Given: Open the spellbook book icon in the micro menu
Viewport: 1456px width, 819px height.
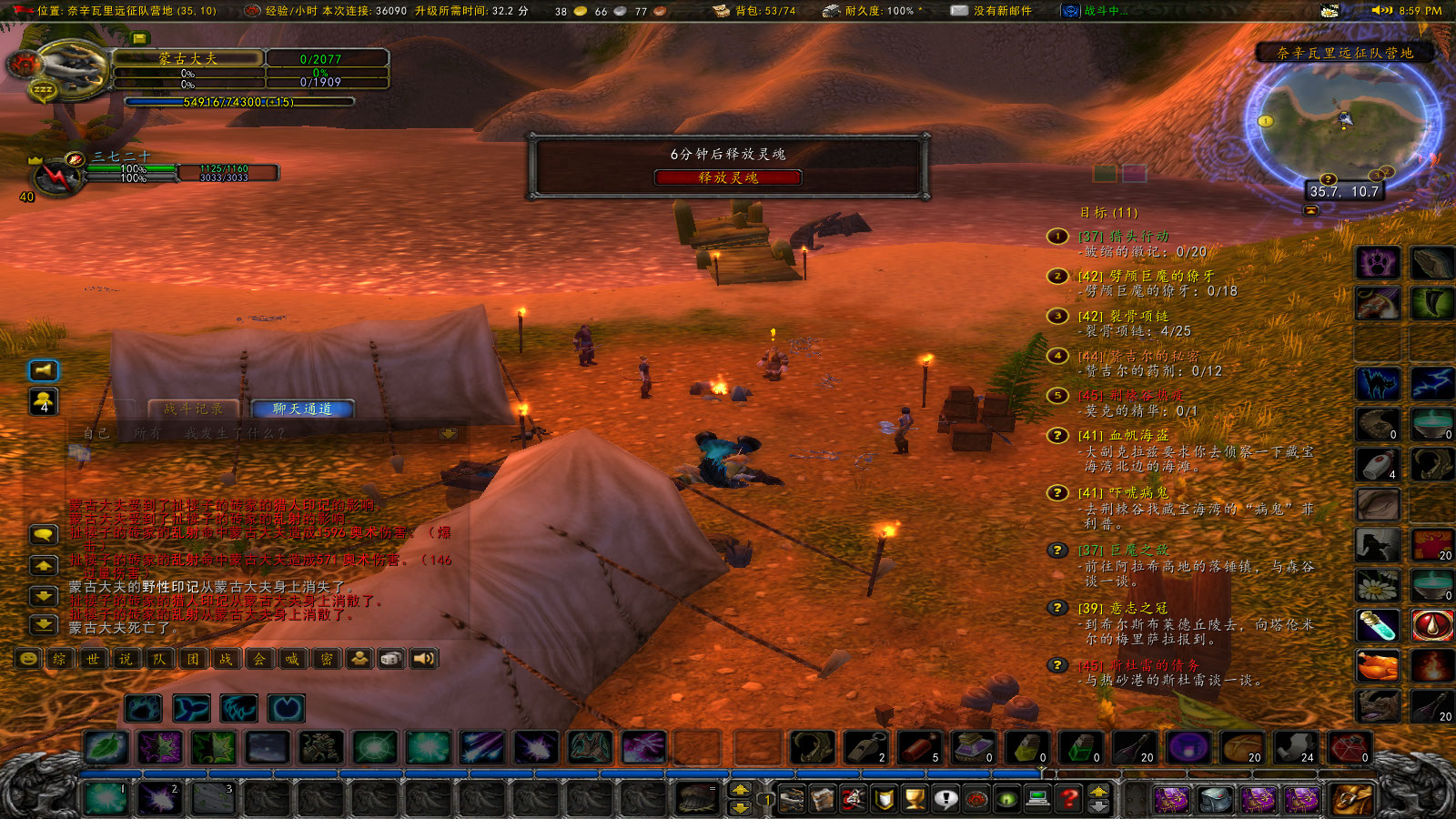Looking at the screenshot, I should pyautogui.click(x=822, y=796).
